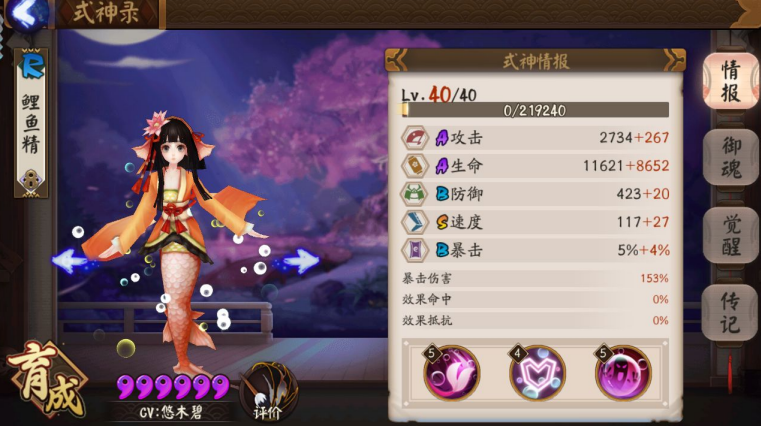Show the 传记 biography tab
This screenshot has width=761, height=426.
pos(731,311)
